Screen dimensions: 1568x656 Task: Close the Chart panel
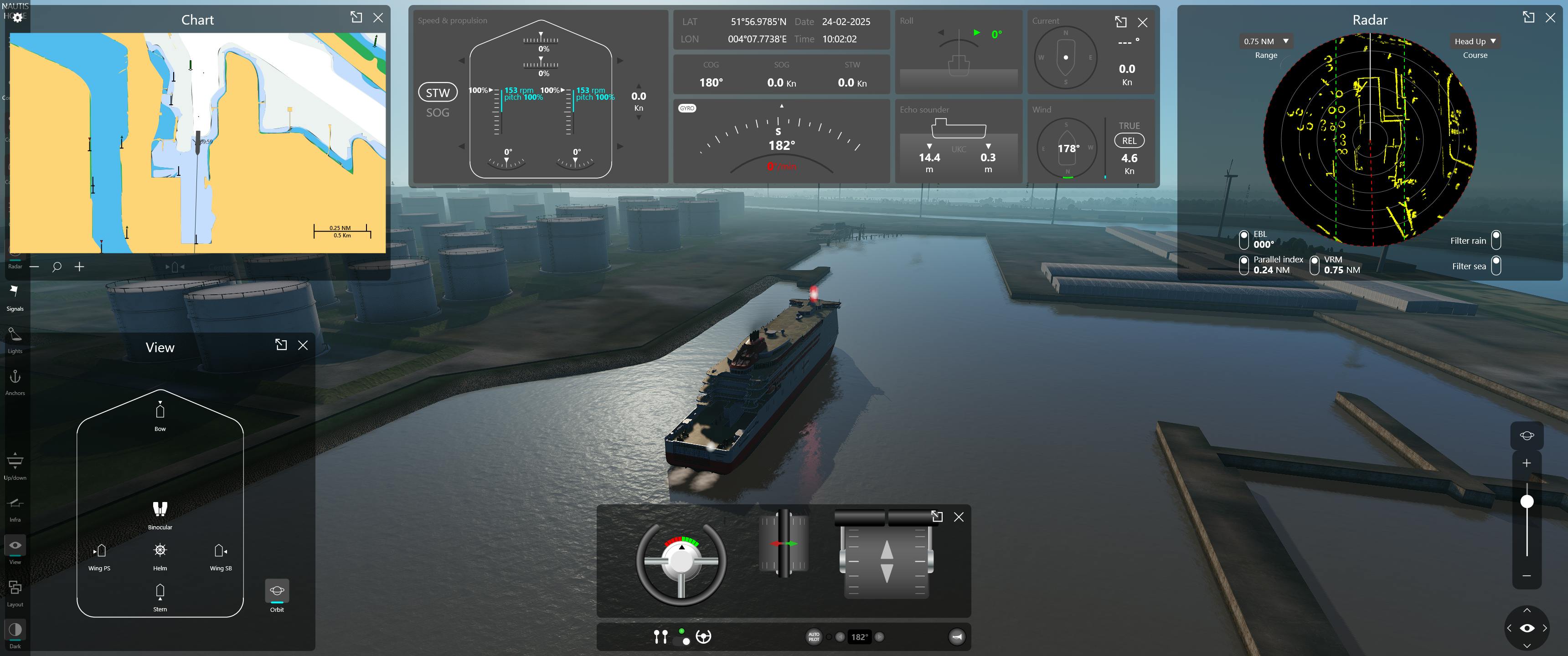[378, 18]
